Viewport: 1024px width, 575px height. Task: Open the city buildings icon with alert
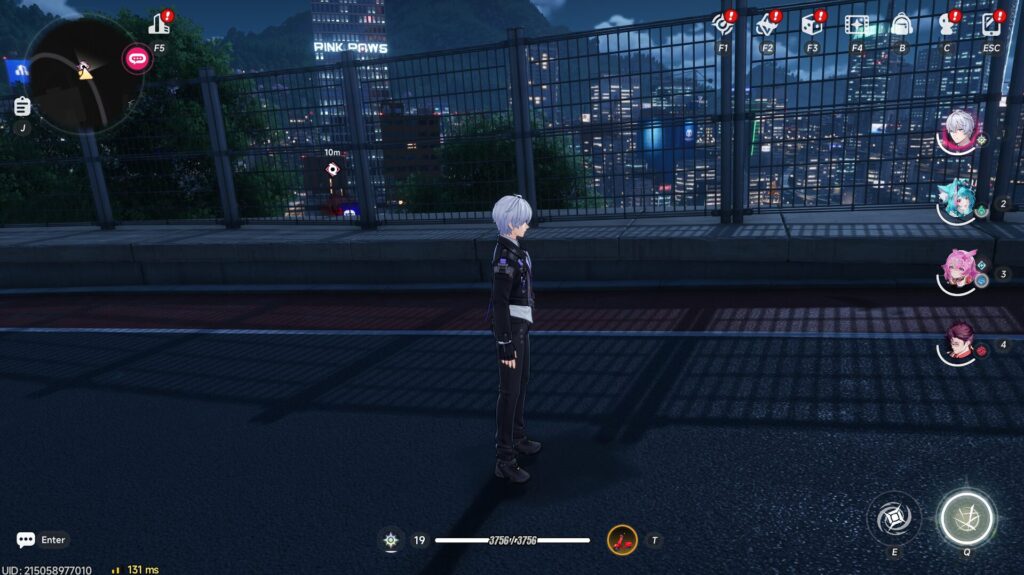coord(159,24)
